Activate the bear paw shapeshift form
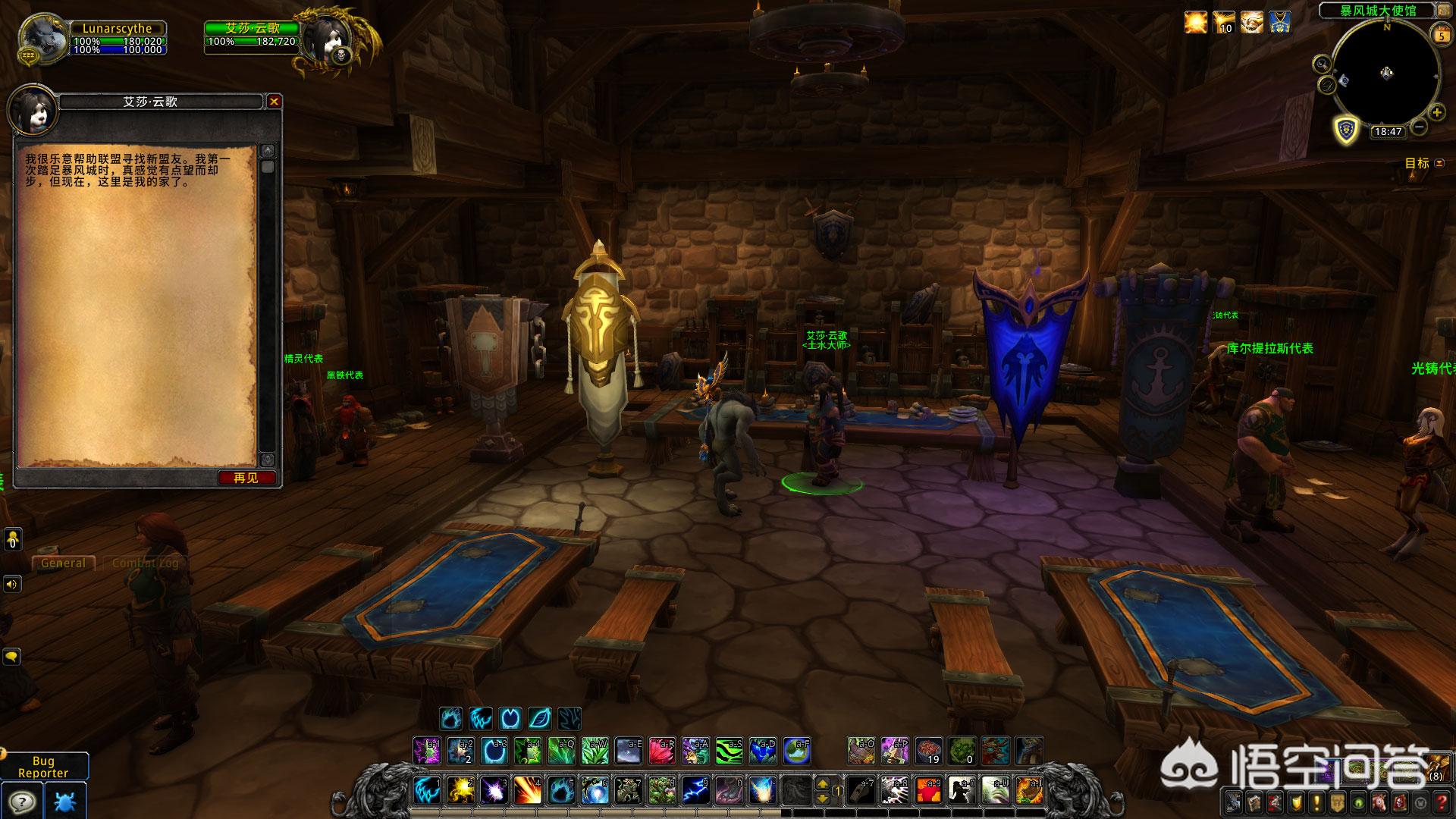The width and height of the screenshot is (1456, 819). tap(451, 717)
